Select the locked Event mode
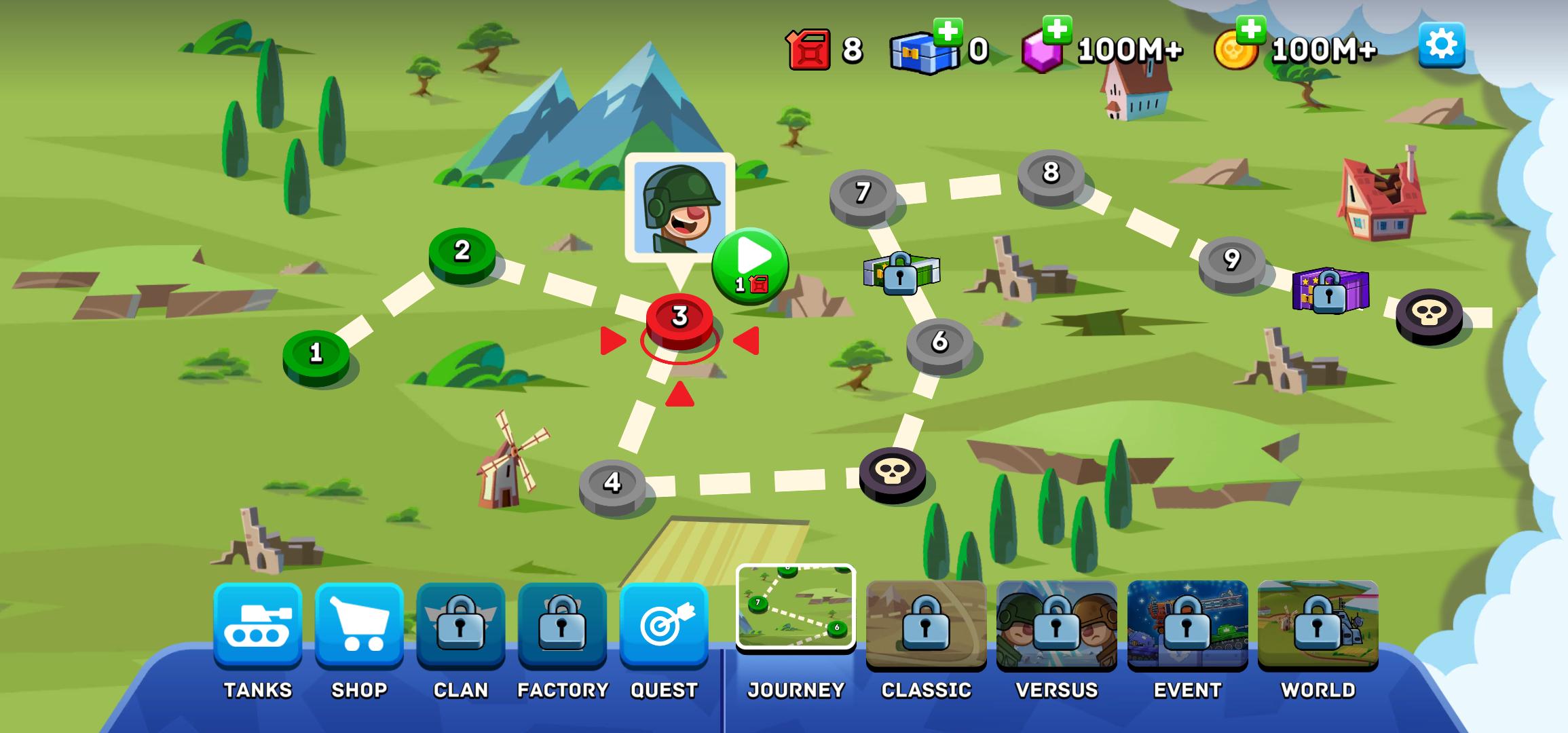 (x=1187, y=624)
